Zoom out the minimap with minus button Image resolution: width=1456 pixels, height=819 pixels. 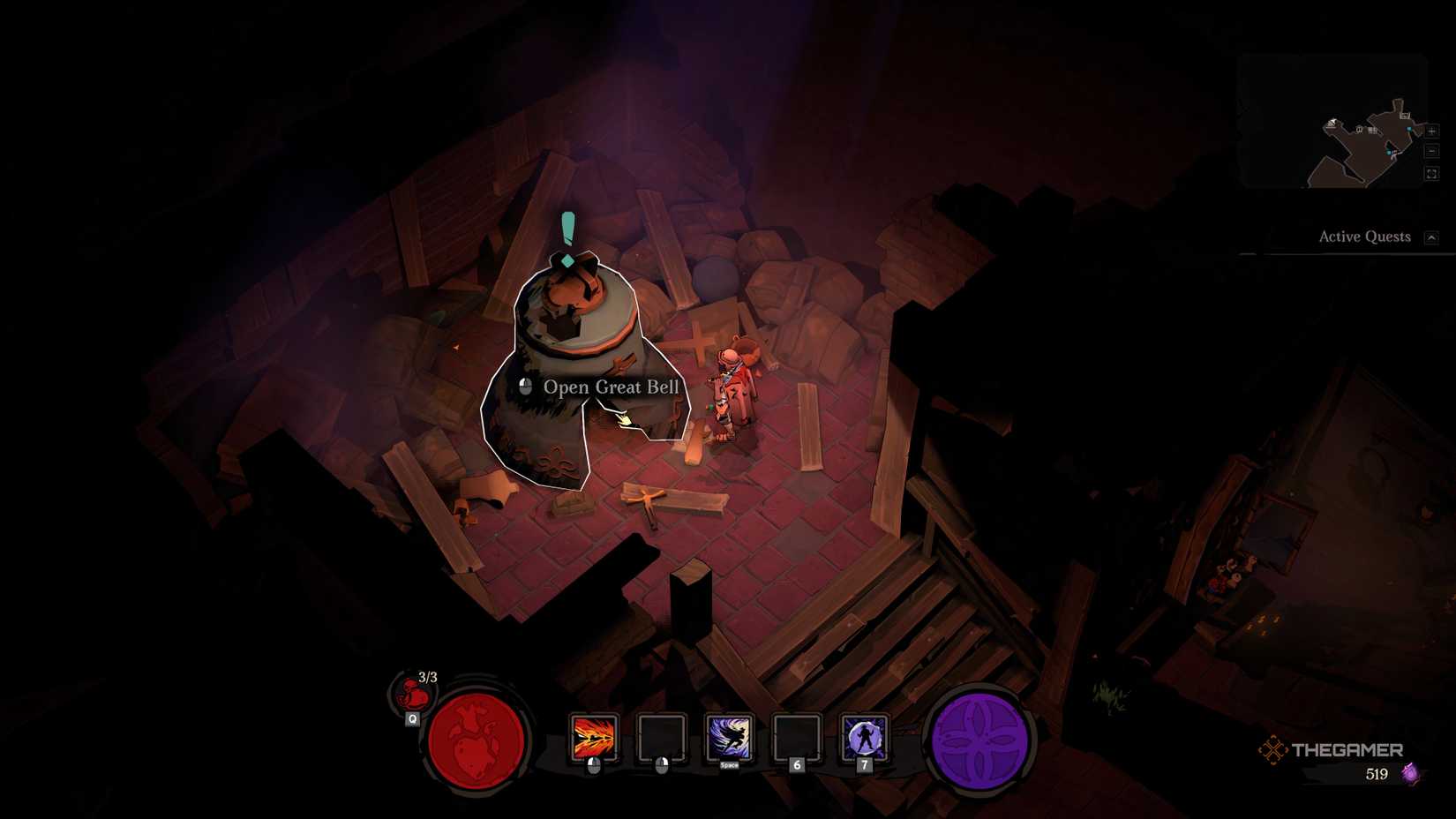1431,152
